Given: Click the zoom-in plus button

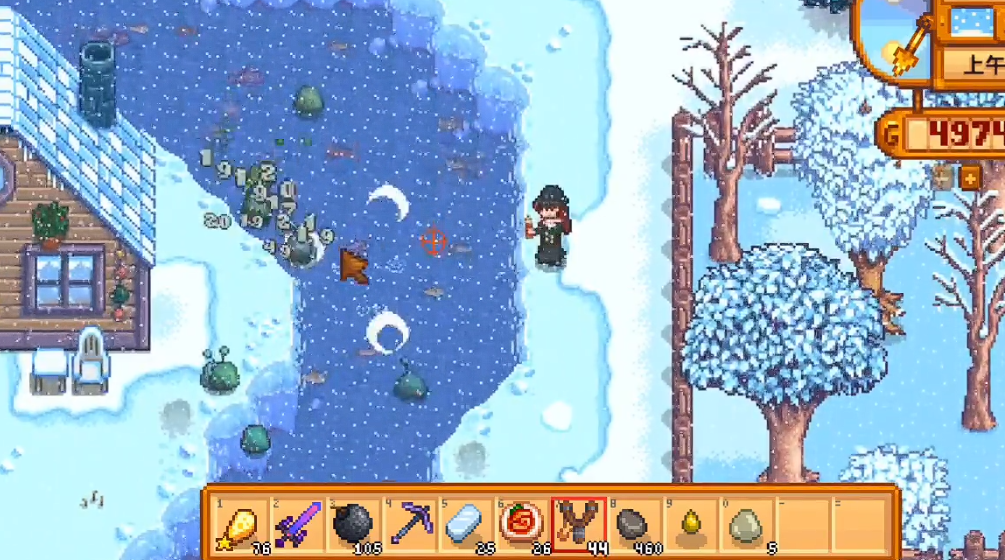Looking at the screenshot, I should [970, 178].
